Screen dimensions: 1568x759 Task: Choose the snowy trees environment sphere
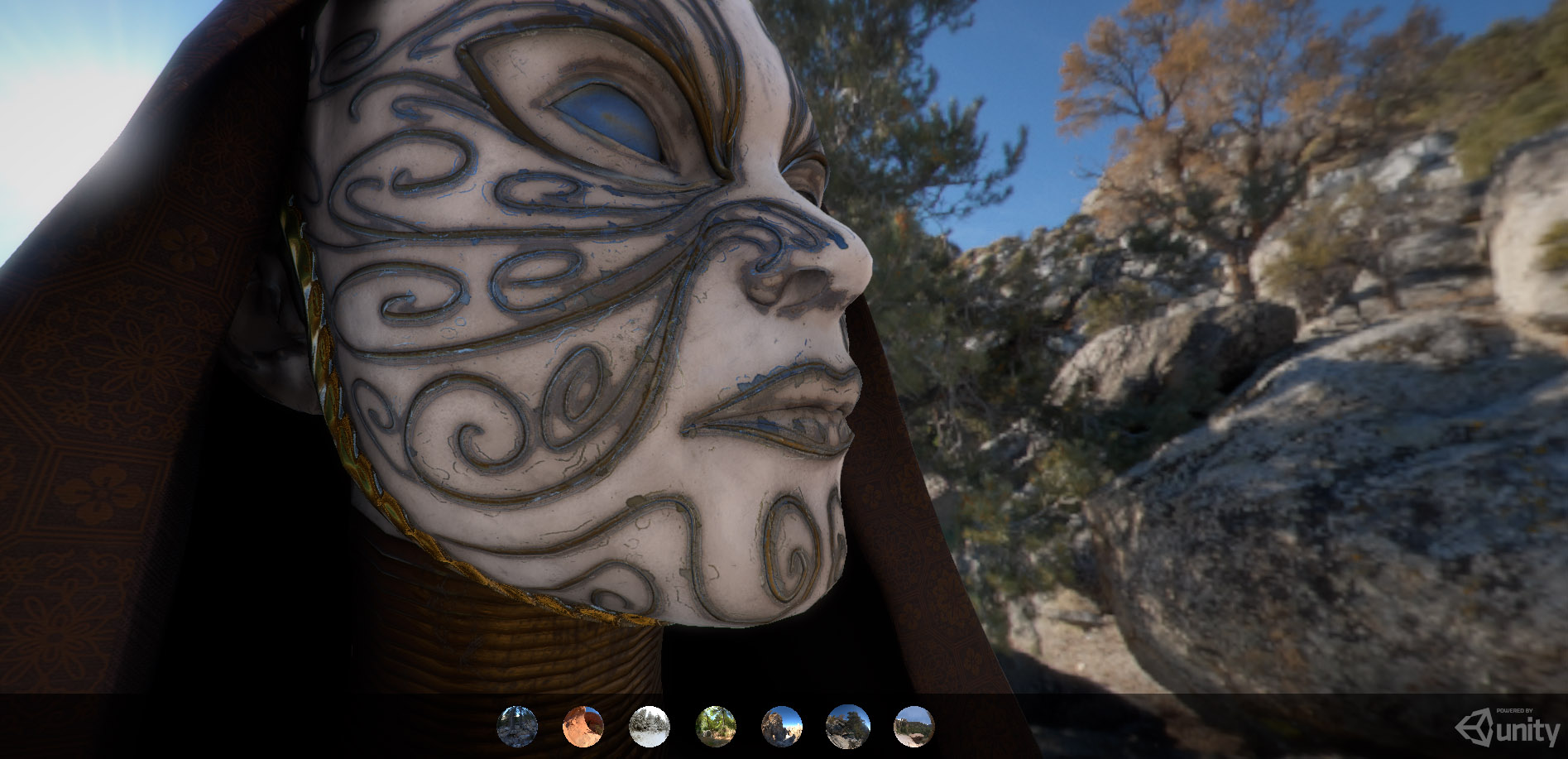pos(650,727)
